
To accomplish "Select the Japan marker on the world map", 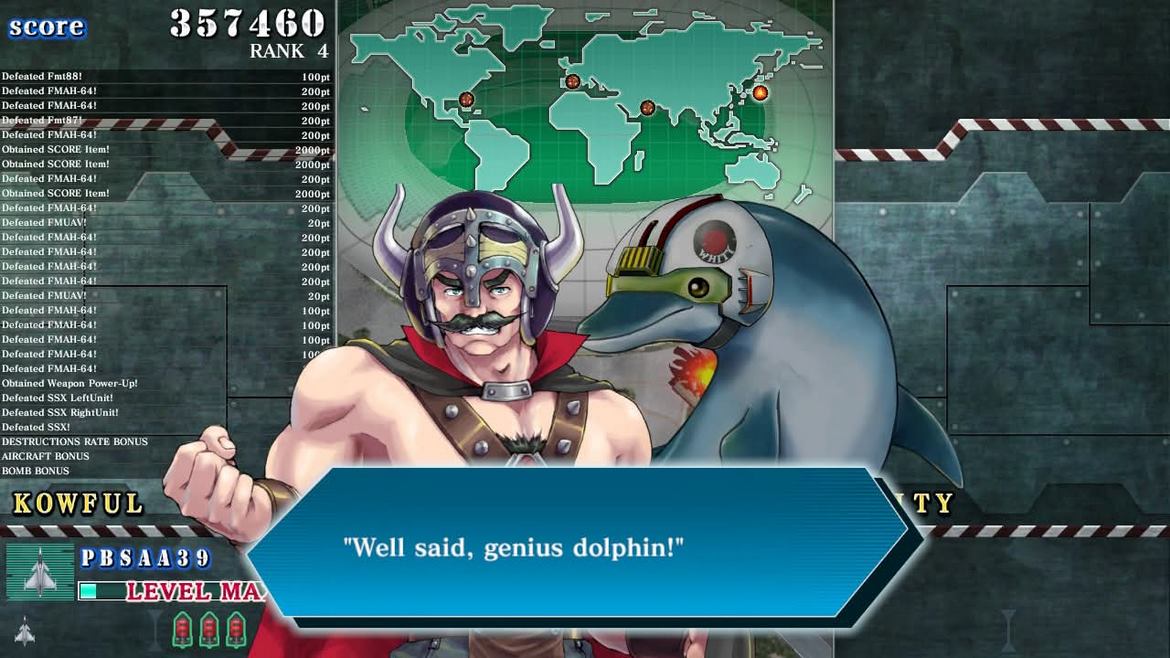I will [760, 93].
